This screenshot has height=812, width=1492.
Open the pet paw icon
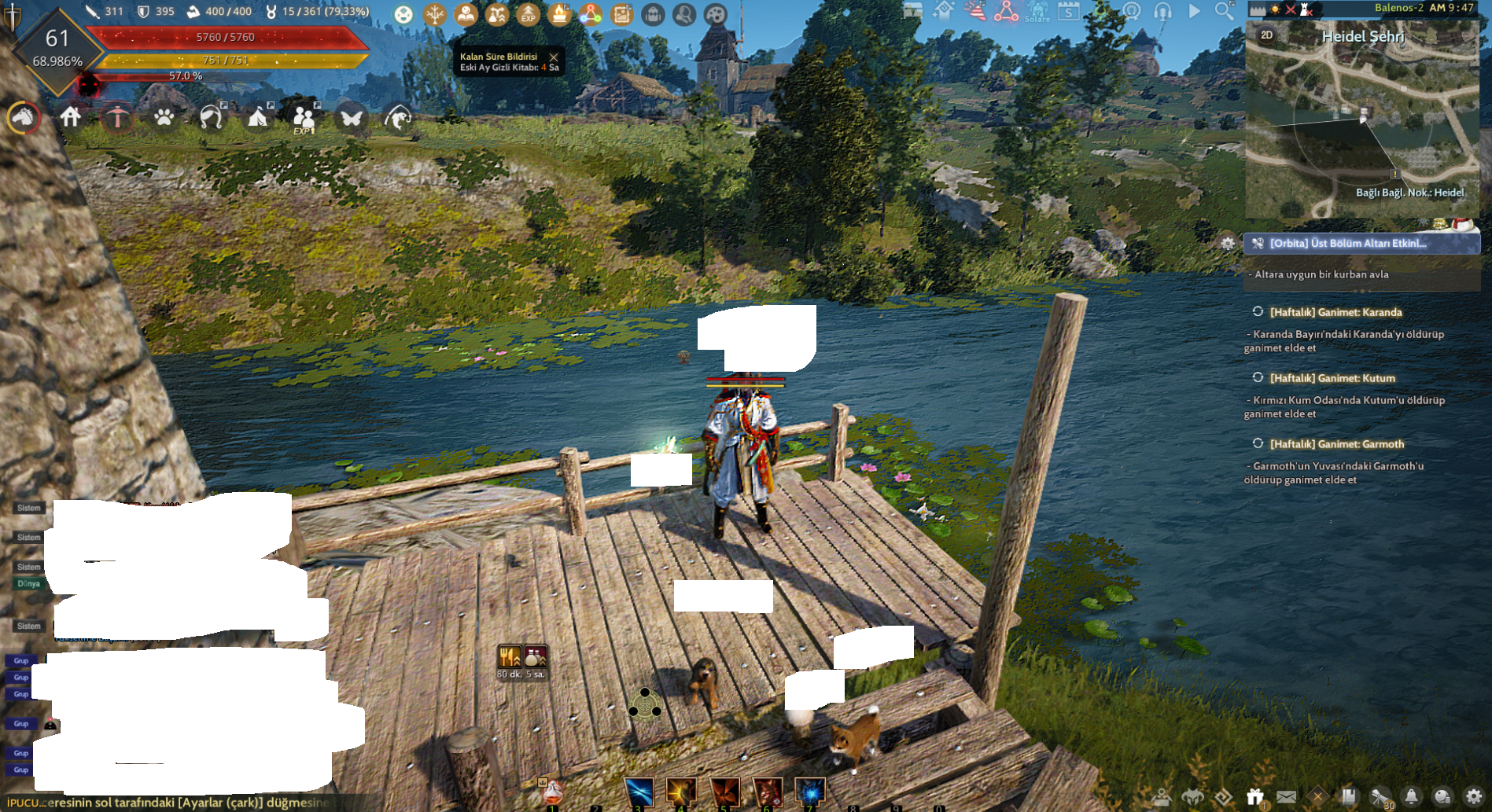164,118
